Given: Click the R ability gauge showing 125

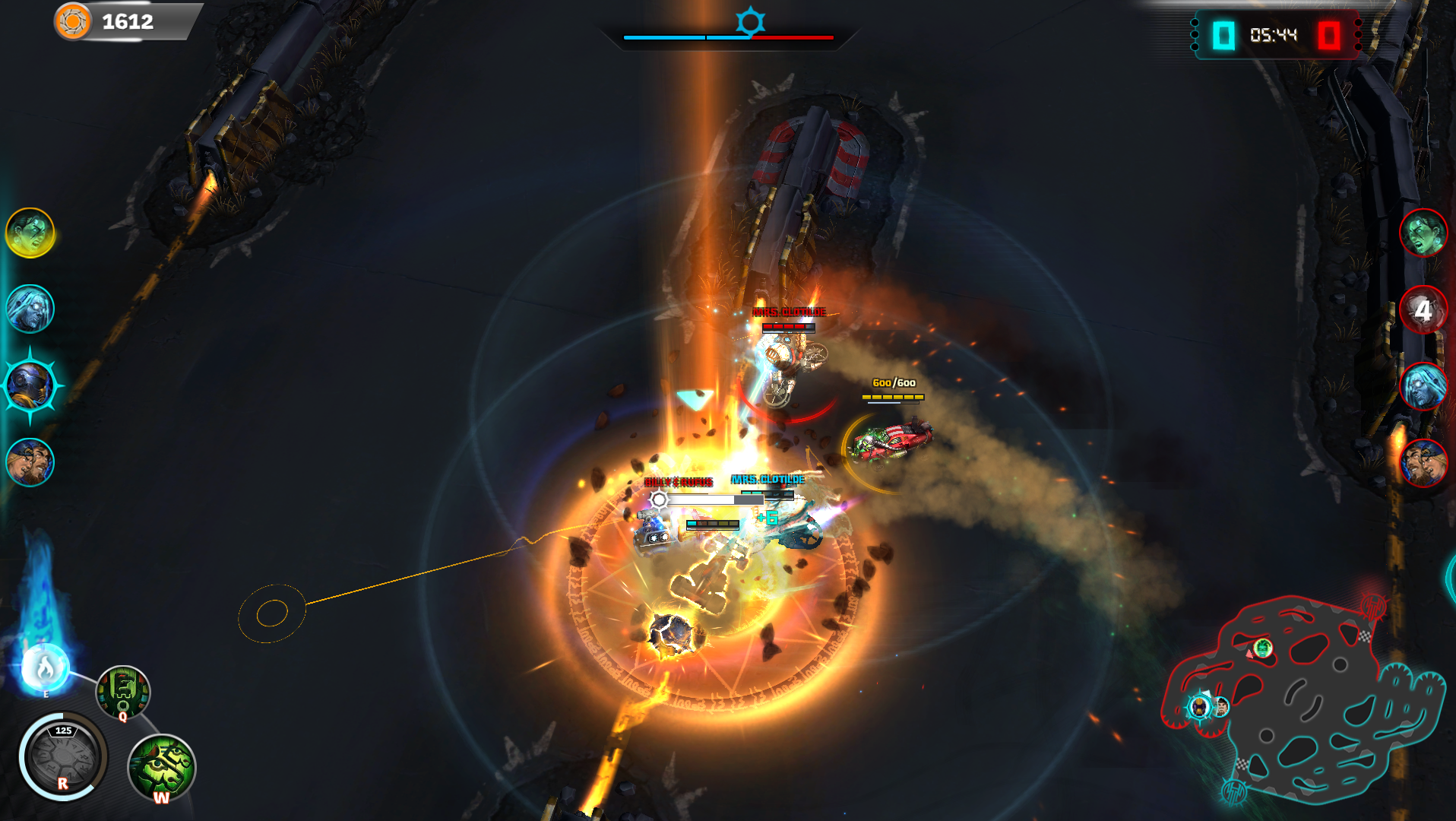Looking at the screenshot, I should tap(63, 756).
